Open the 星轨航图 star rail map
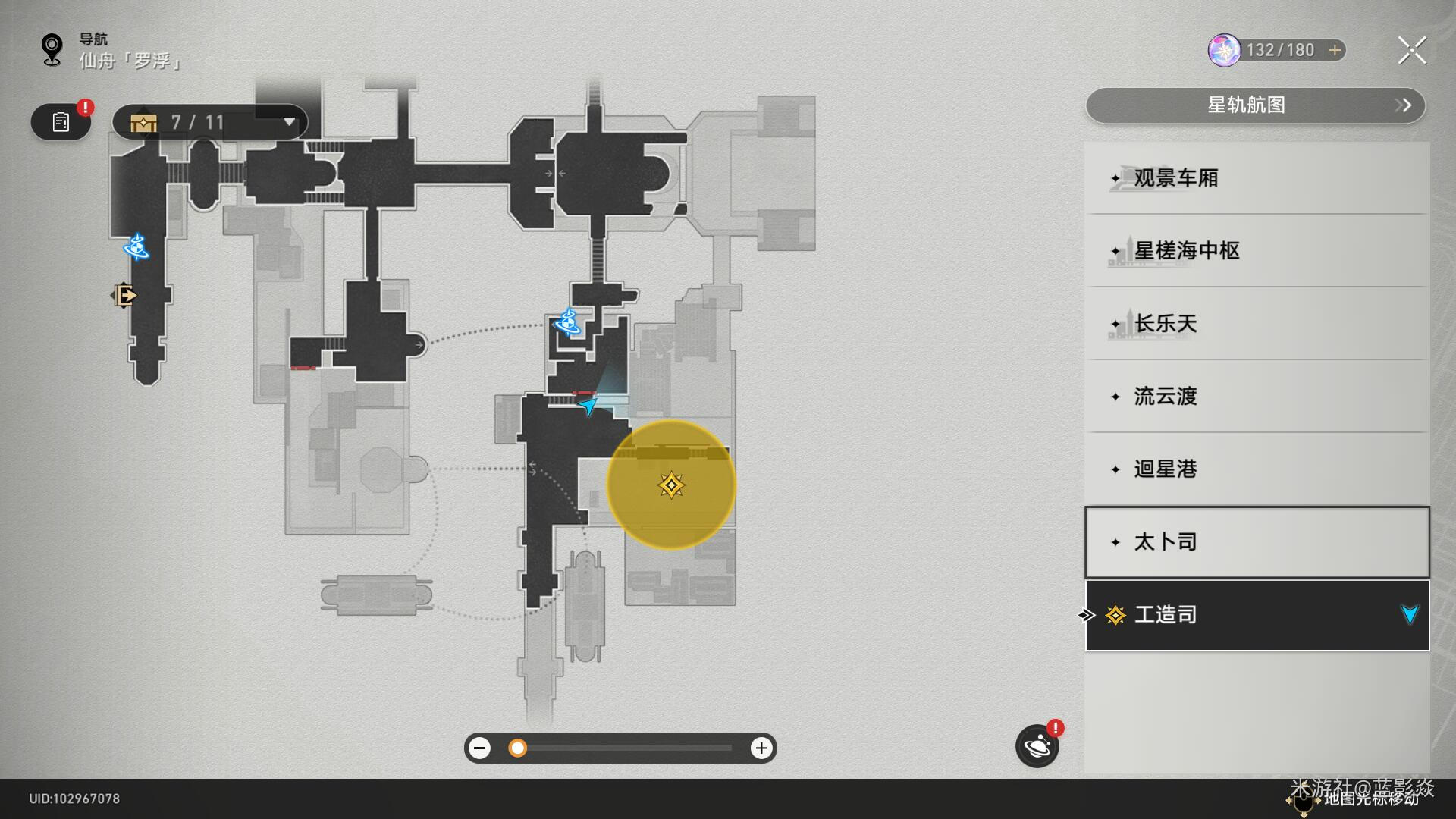The width and height of the screenshot is (1456, 819). (1255, 105)
